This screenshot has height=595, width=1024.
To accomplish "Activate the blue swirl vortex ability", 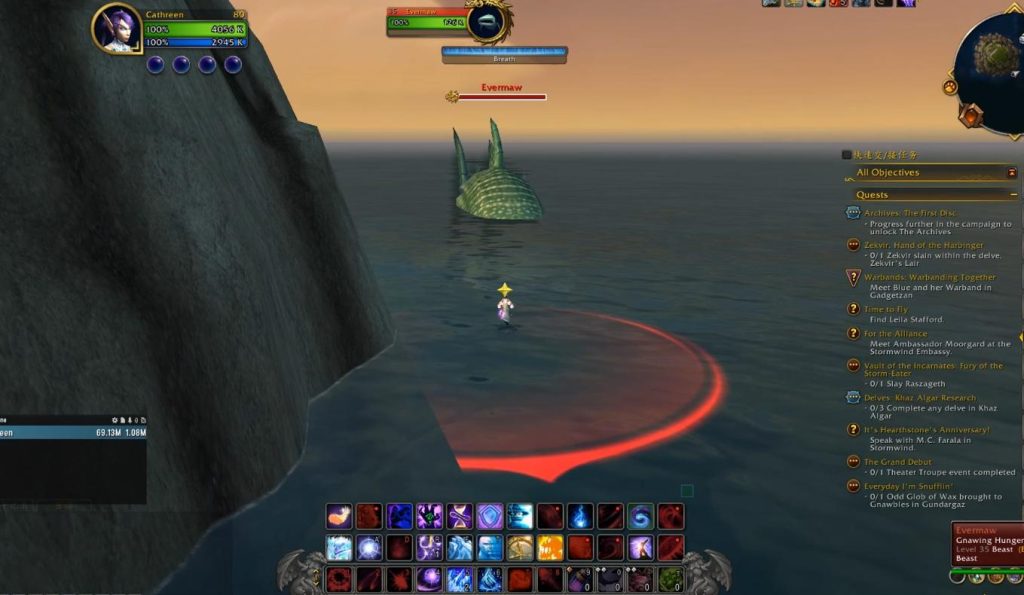I will click(640, 516).
